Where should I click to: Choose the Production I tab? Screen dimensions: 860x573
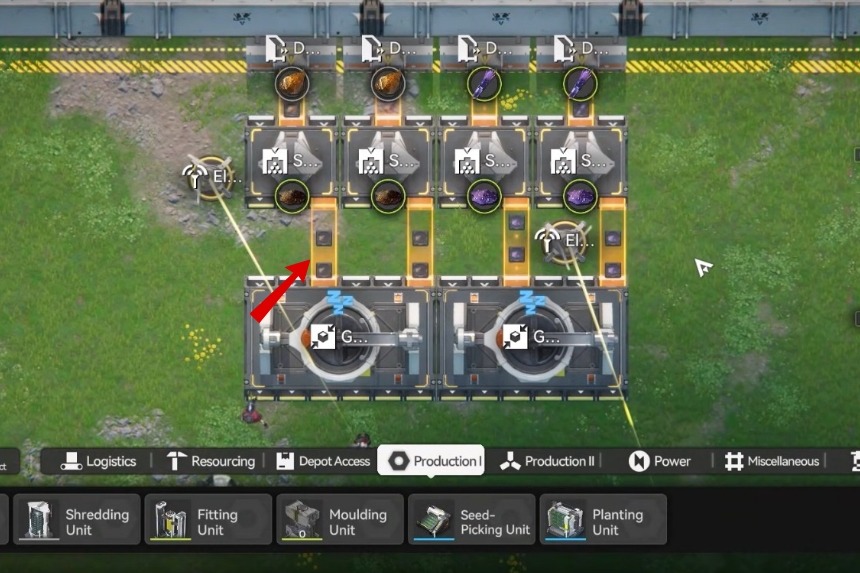click(435, 461)
